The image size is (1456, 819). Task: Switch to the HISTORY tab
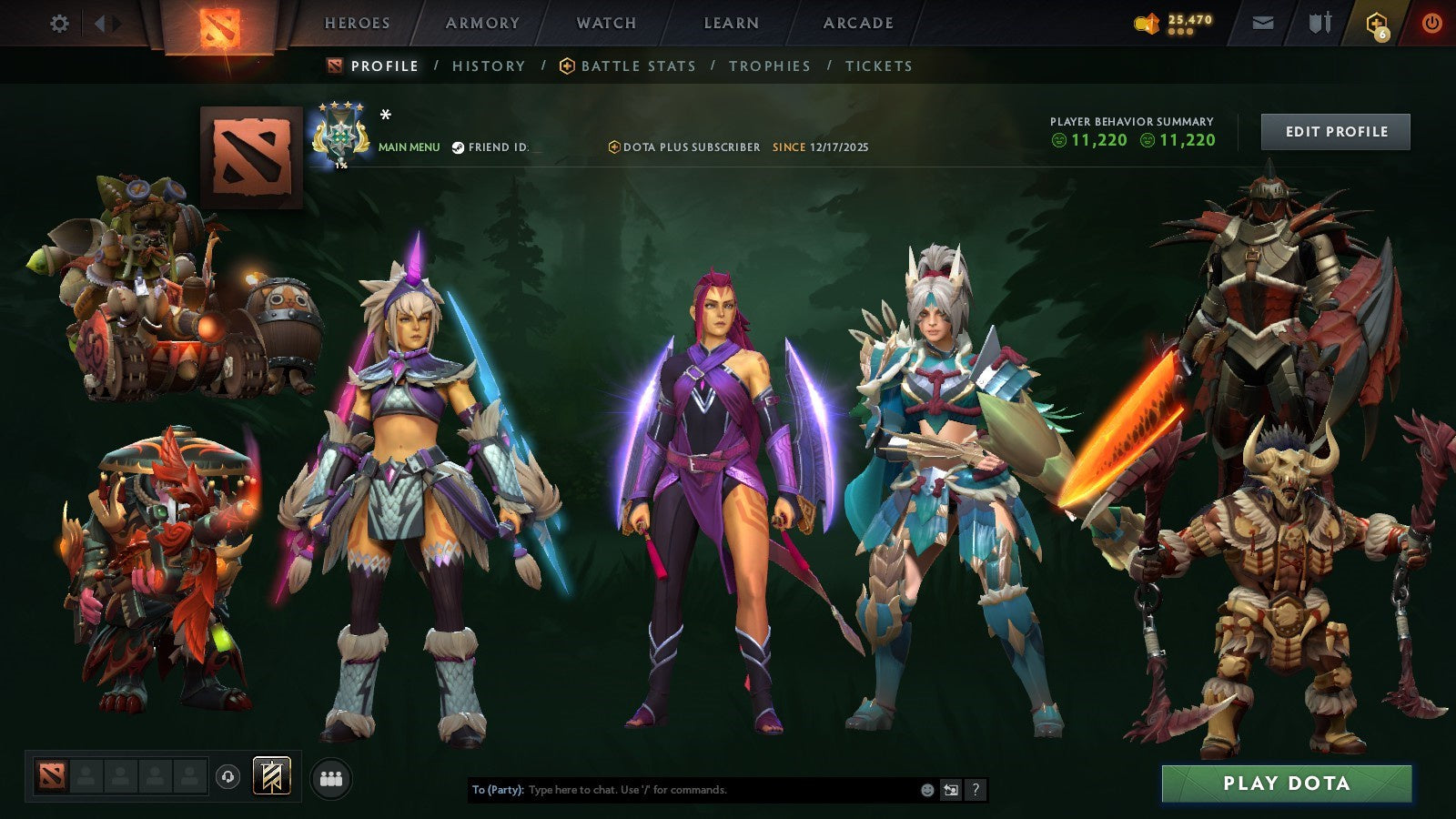(488, 66)
